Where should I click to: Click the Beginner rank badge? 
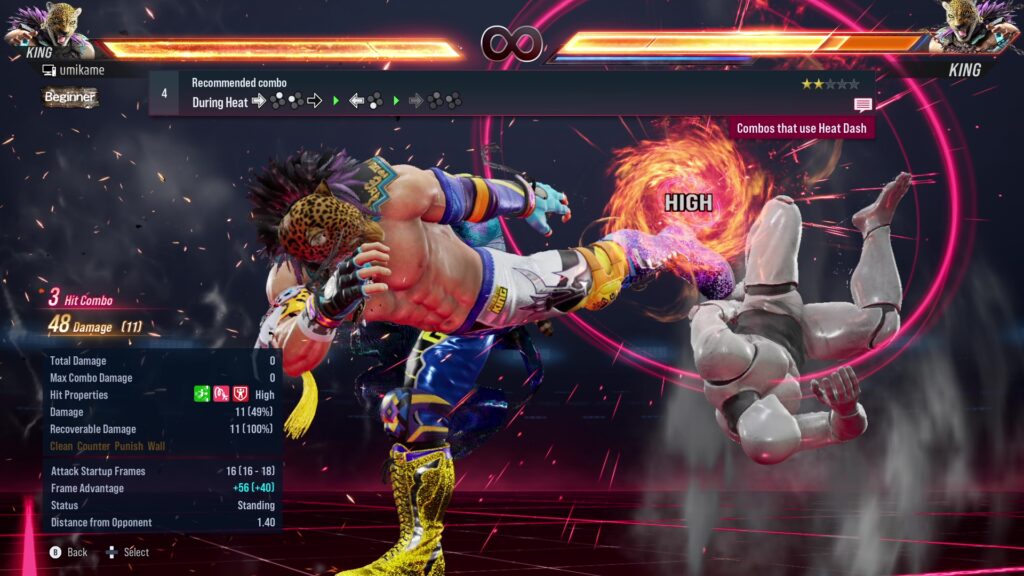pos(70,97)
